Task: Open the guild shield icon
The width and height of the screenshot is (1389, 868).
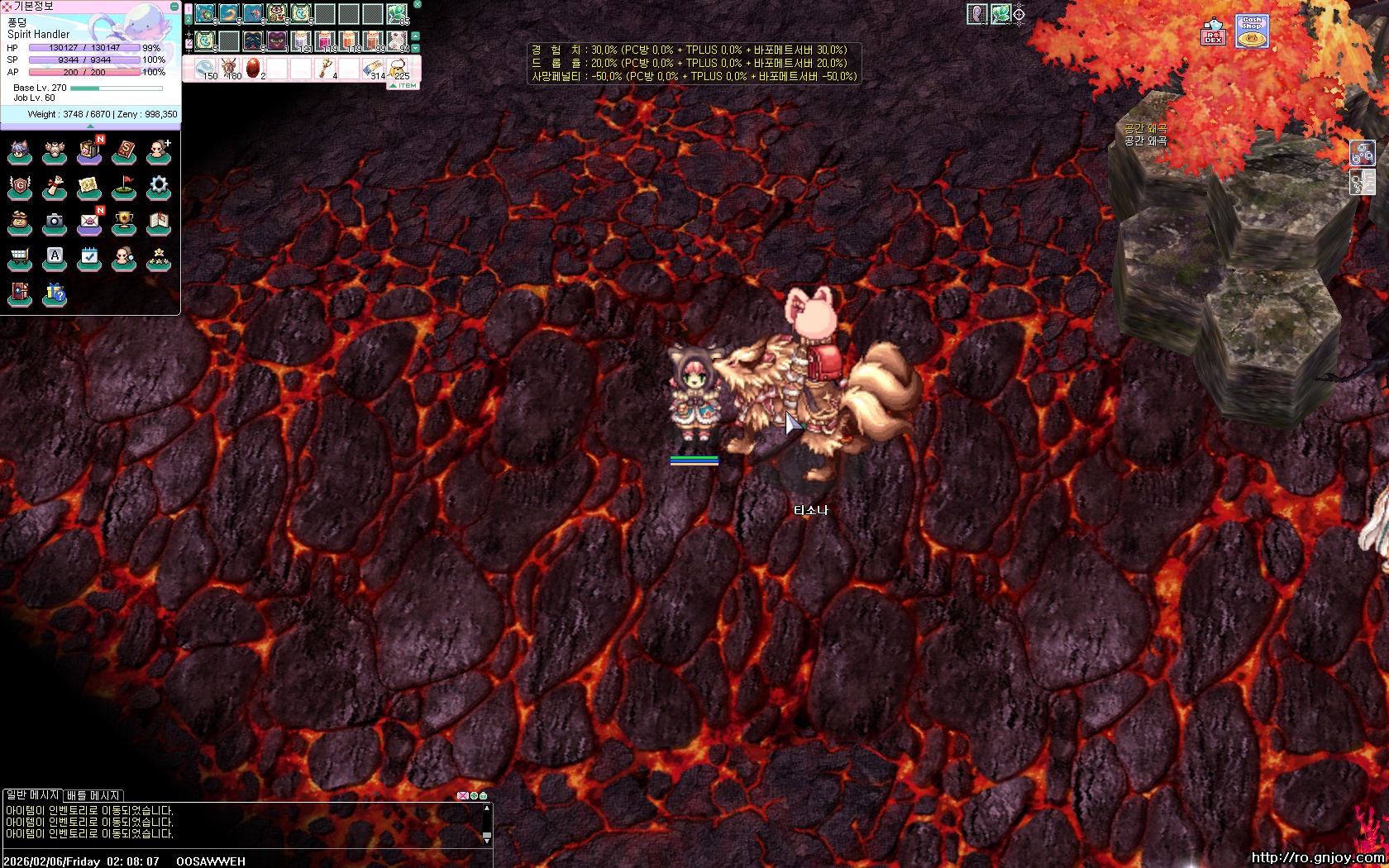Action: [20, 188]
